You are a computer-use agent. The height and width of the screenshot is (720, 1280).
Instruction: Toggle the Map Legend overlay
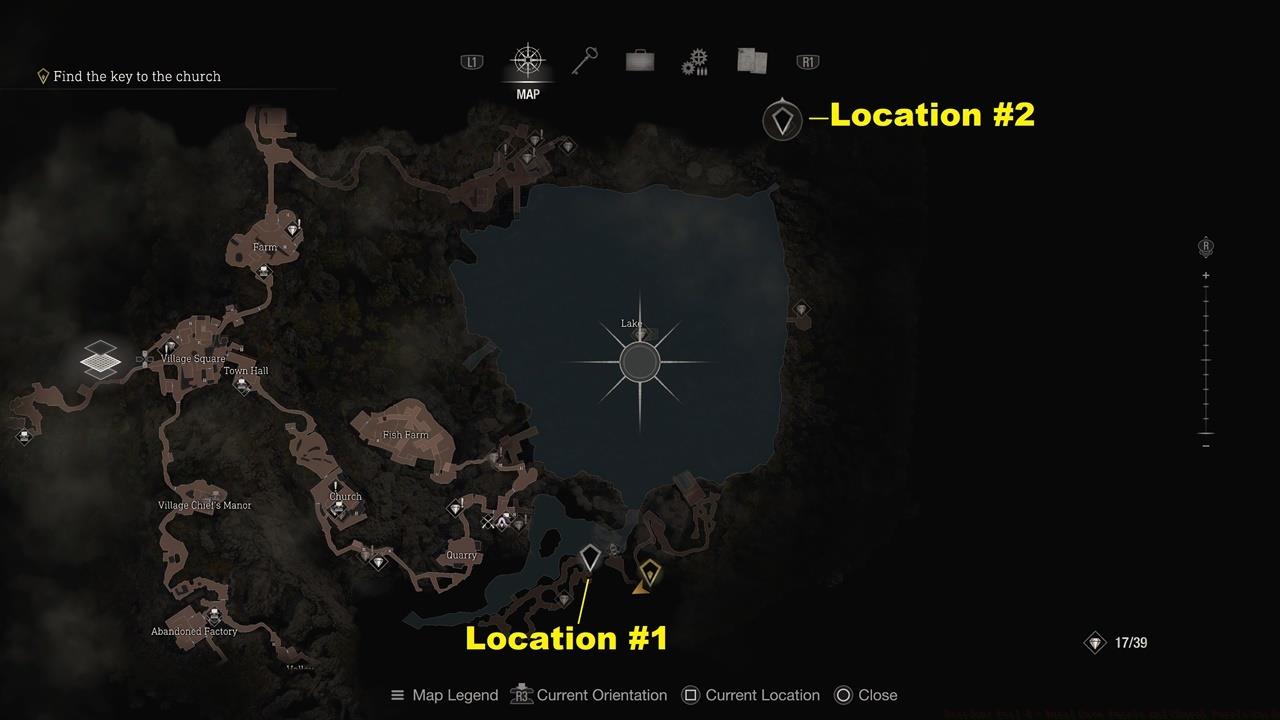click(x=443, y=695)
